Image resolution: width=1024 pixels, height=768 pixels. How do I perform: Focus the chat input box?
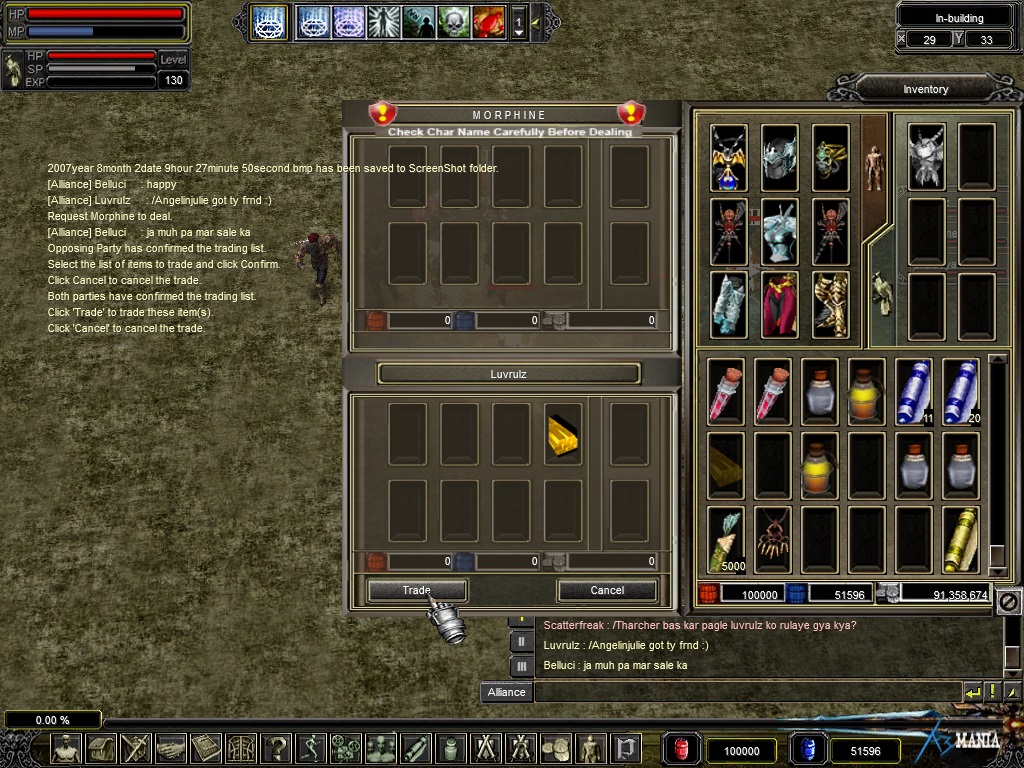click(745, 692)
